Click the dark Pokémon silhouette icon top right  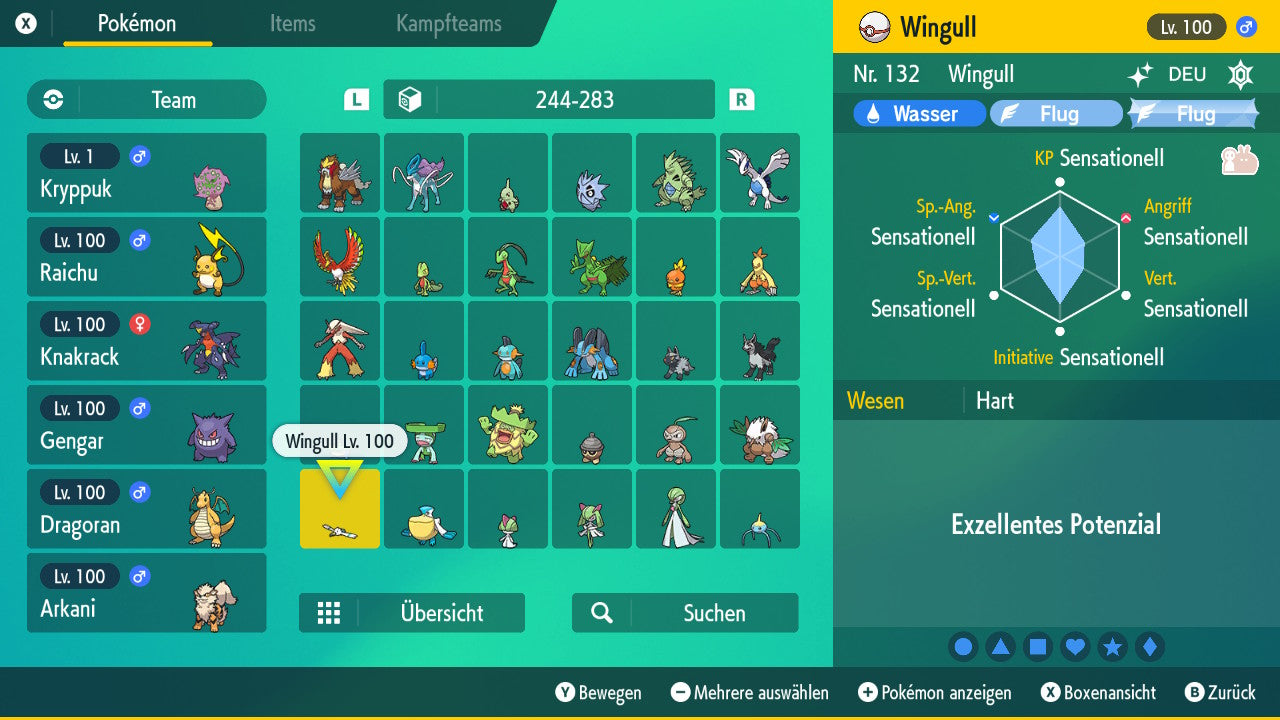click(x=1240, y=74)
